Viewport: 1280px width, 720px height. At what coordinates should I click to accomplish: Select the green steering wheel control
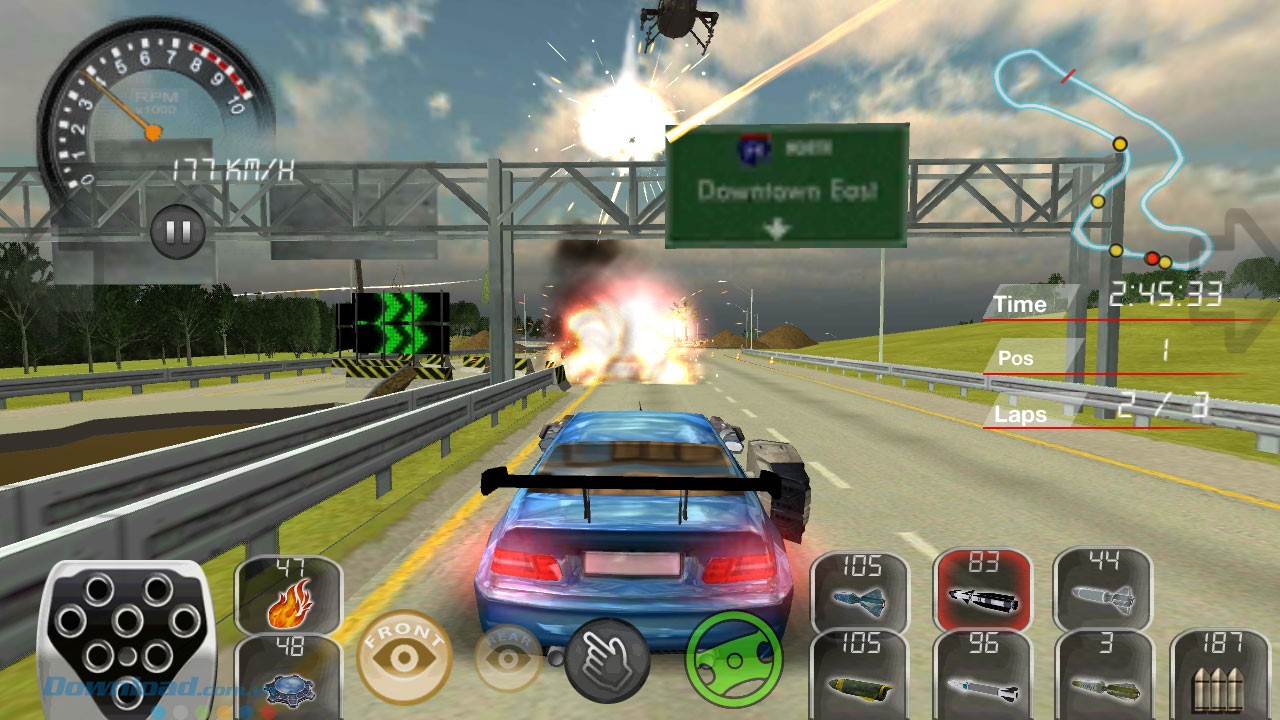pos(733,659)
